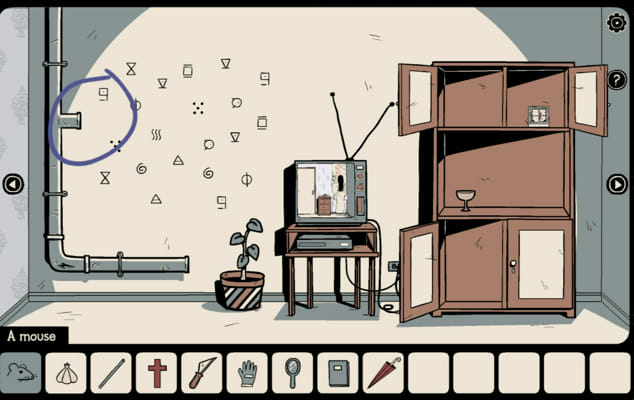Select the mouse in the inventory
This screenshot has height=400, width=634.
[x=21, y=373]
